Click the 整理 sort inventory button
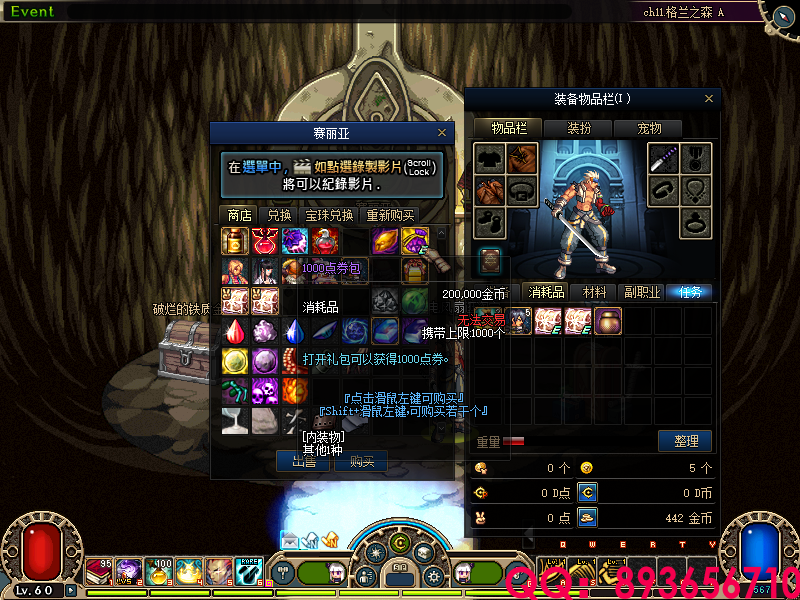Image resolution: width=800 pixels, height=600 pixels. pos(685,441)
